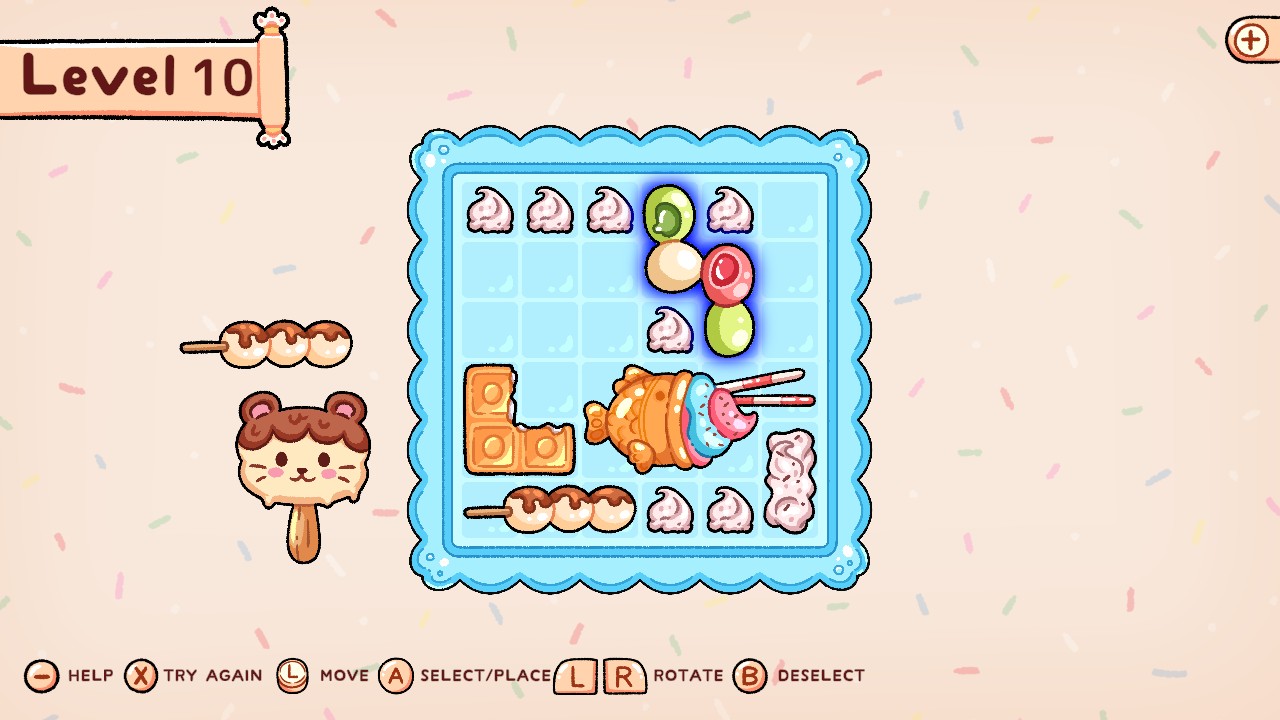
Task: Click the Move joystick control icon
Action: tap(291, 676)
